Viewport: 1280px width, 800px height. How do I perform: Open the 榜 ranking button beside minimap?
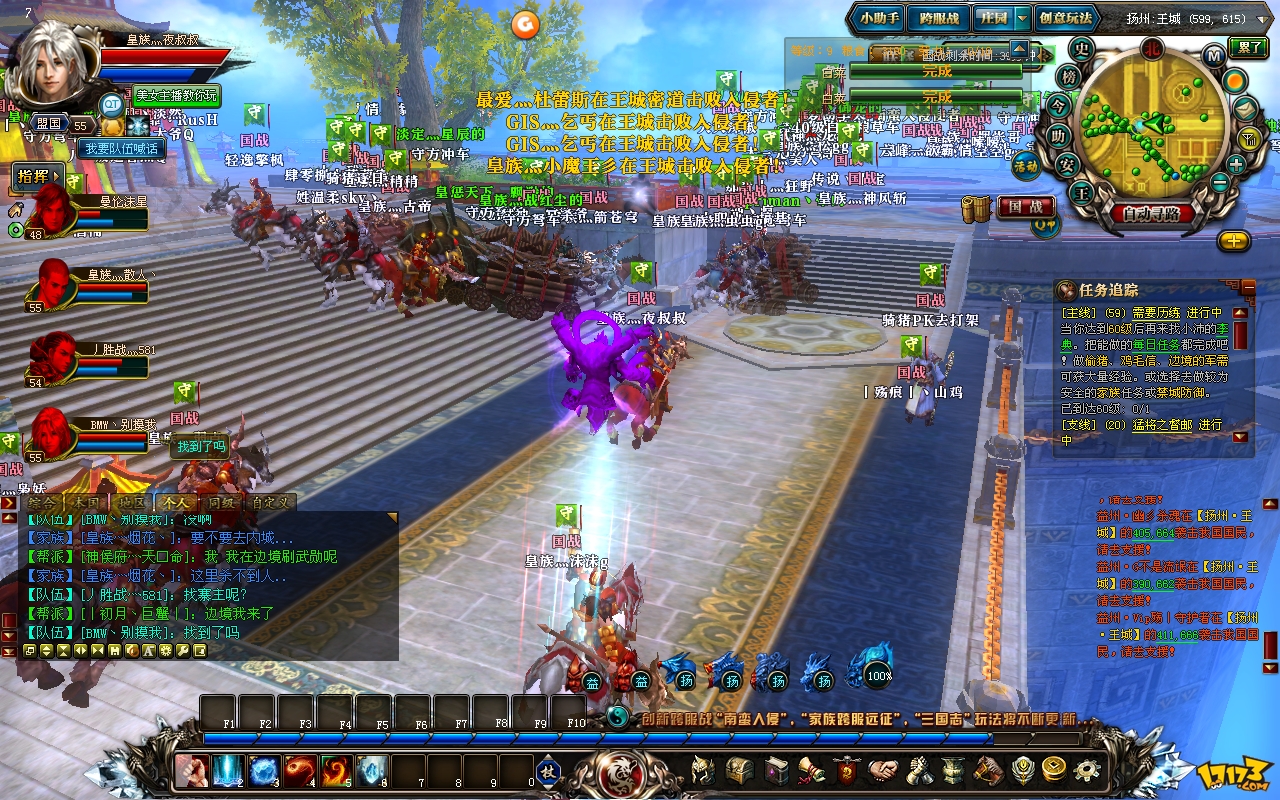tap(1069, 76)
